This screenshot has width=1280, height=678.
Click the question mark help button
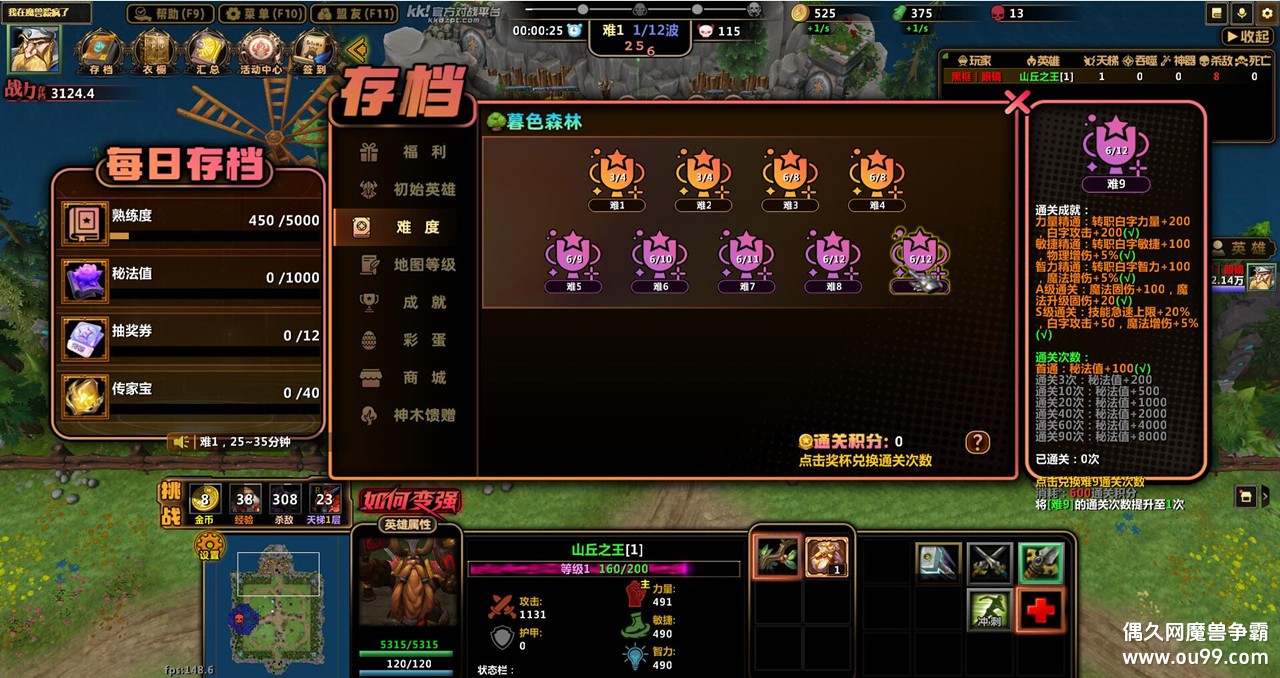pos(977,442)
